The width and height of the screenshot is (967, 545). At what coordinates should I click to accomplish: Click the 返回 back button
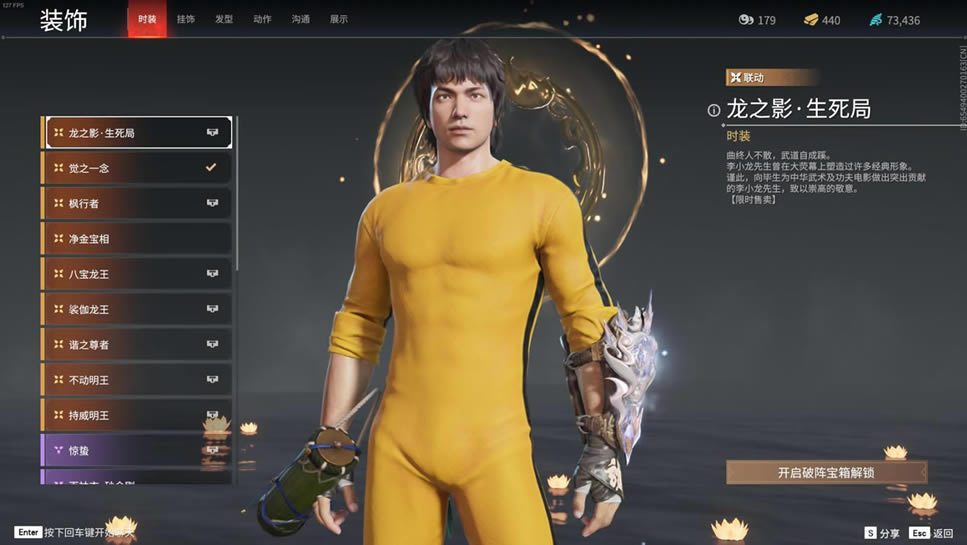click(932, 533)
